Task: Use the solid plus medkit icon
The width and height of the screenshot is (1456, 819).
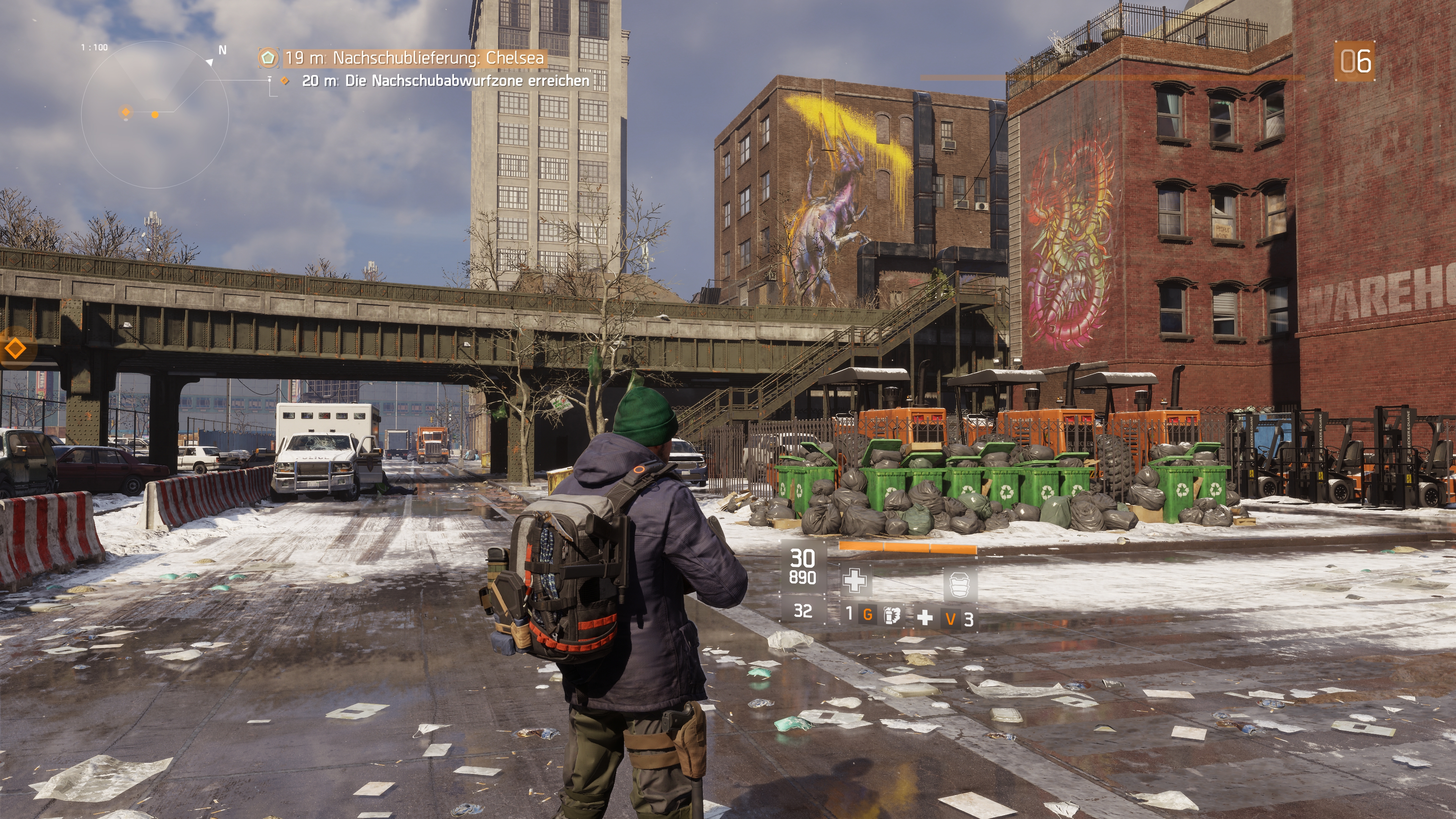Action: coord(925,618)
